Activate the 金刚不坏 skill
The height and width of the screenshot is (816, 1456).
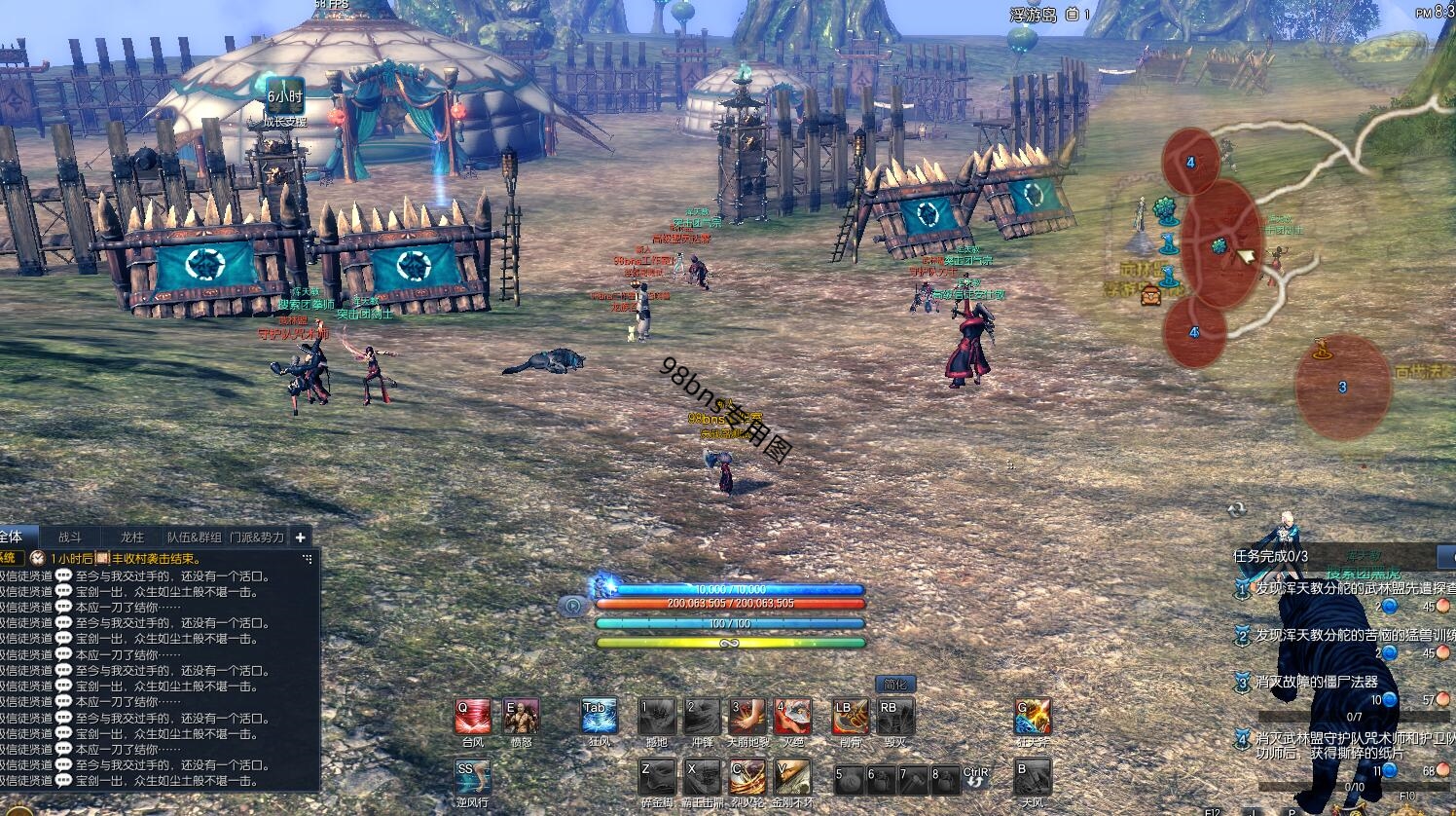coord(793,777)
